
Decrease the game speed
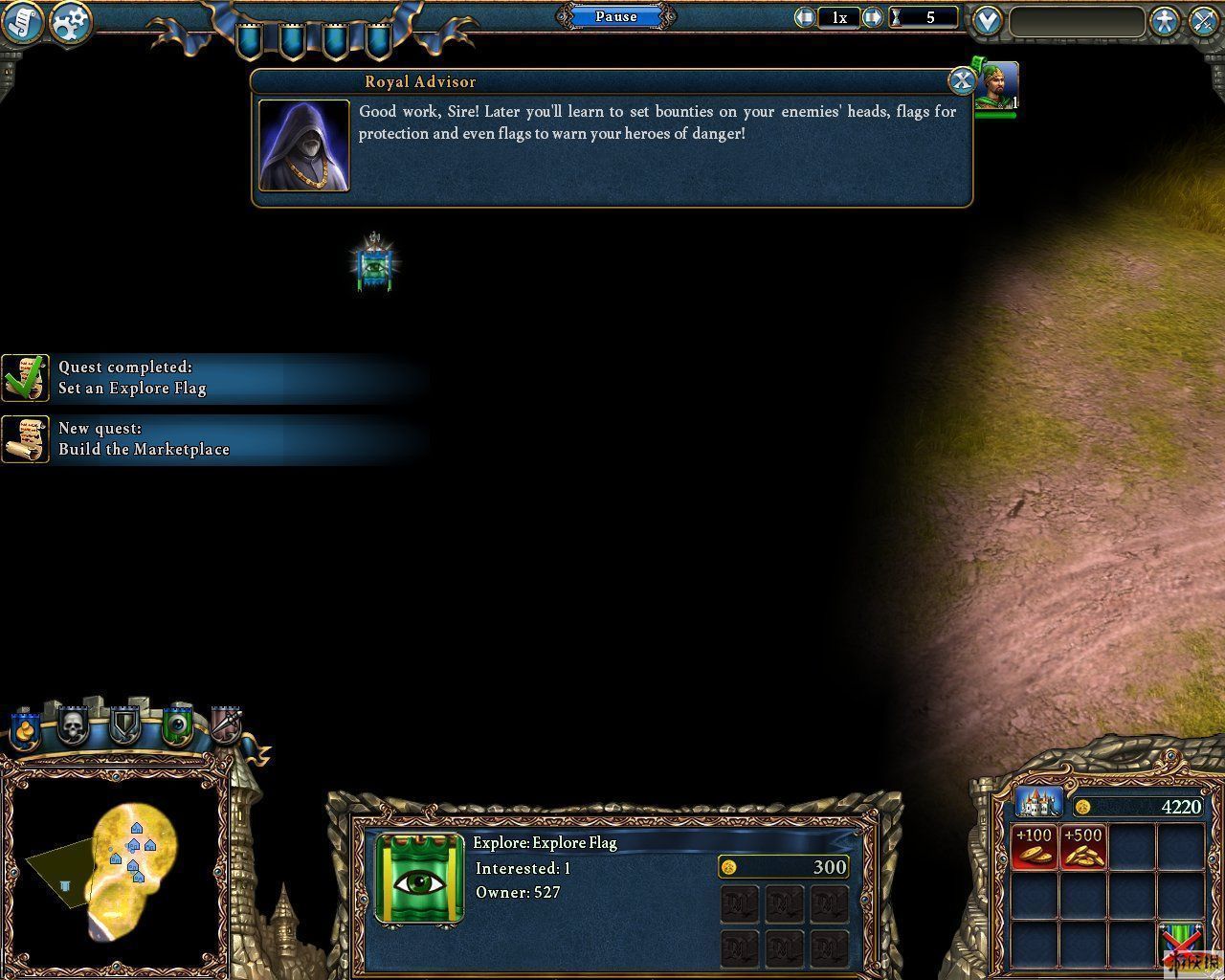point(805,17)
